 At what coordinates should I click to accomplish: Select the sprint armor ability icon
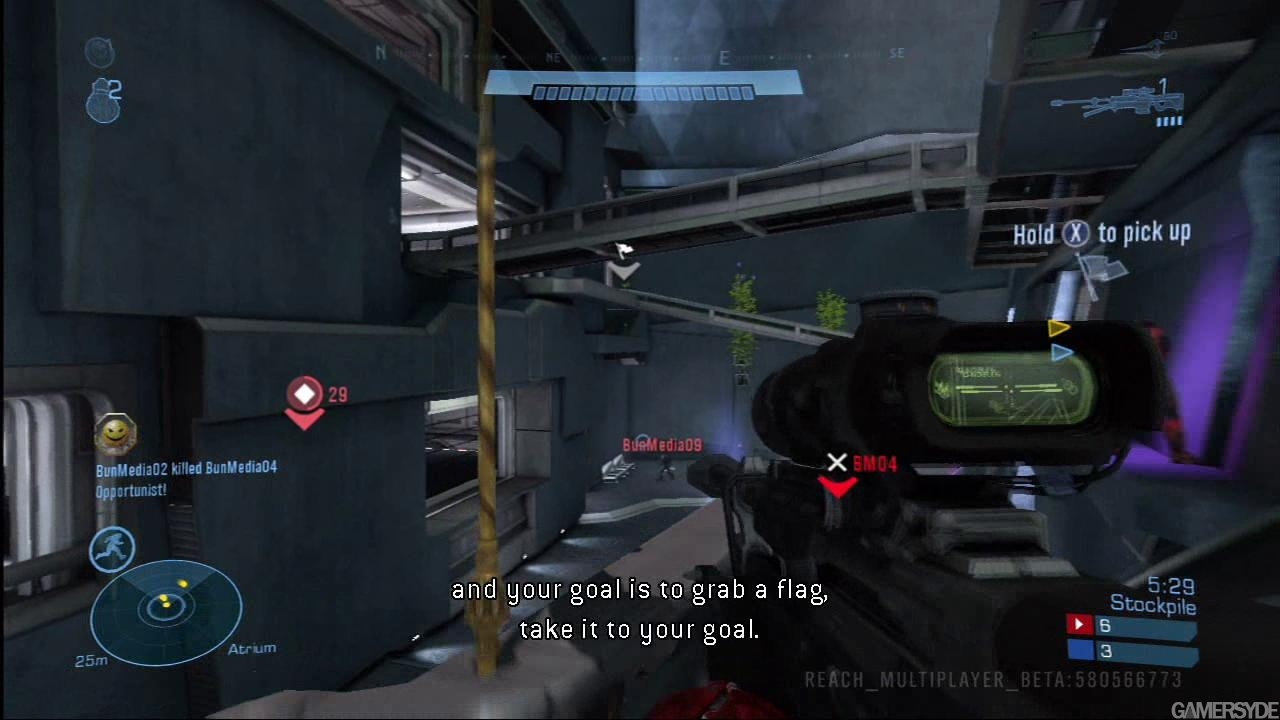113,550
